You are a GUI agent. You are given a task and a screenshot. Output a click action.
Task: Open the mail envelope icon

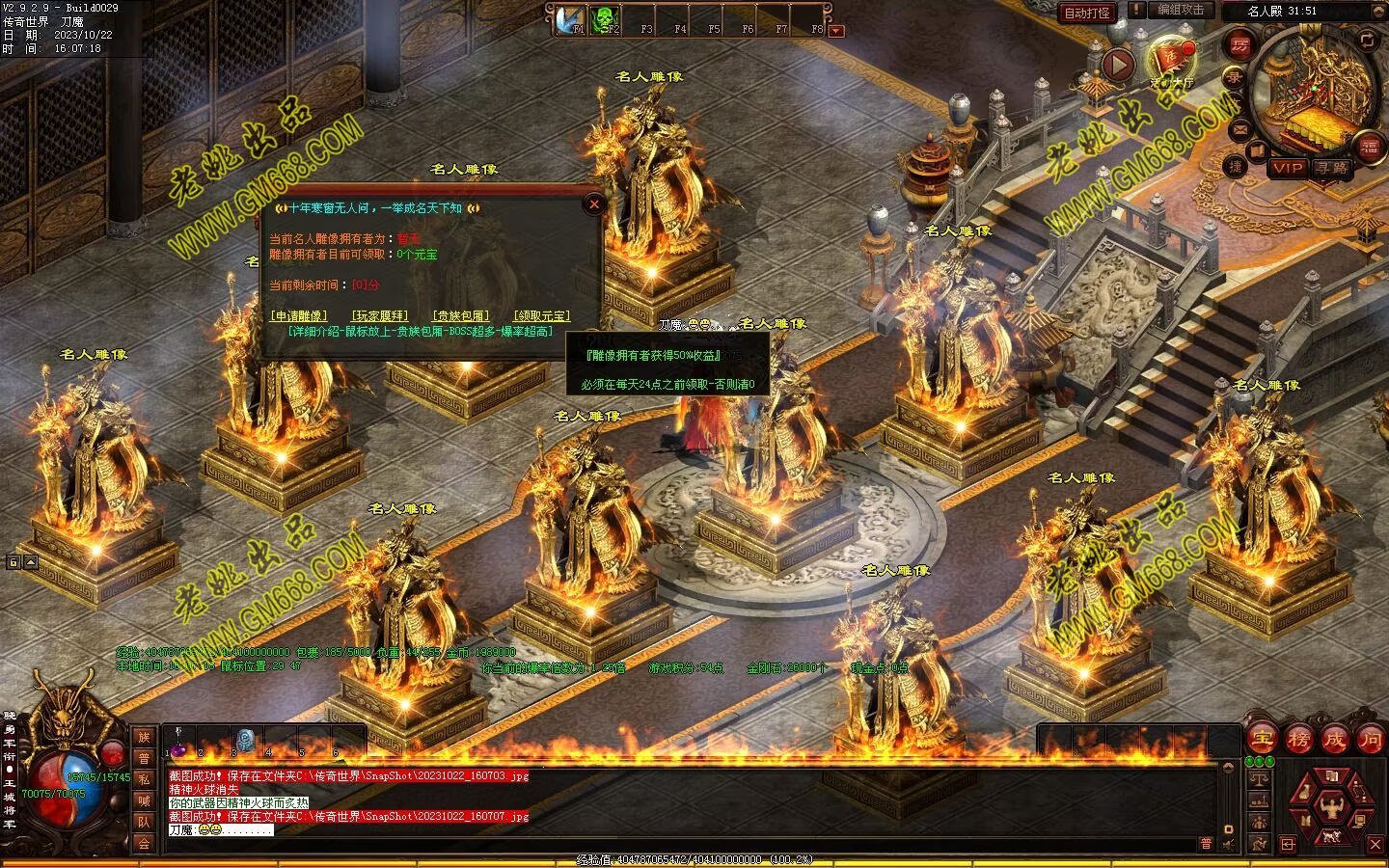click(x=1238, y=128)
